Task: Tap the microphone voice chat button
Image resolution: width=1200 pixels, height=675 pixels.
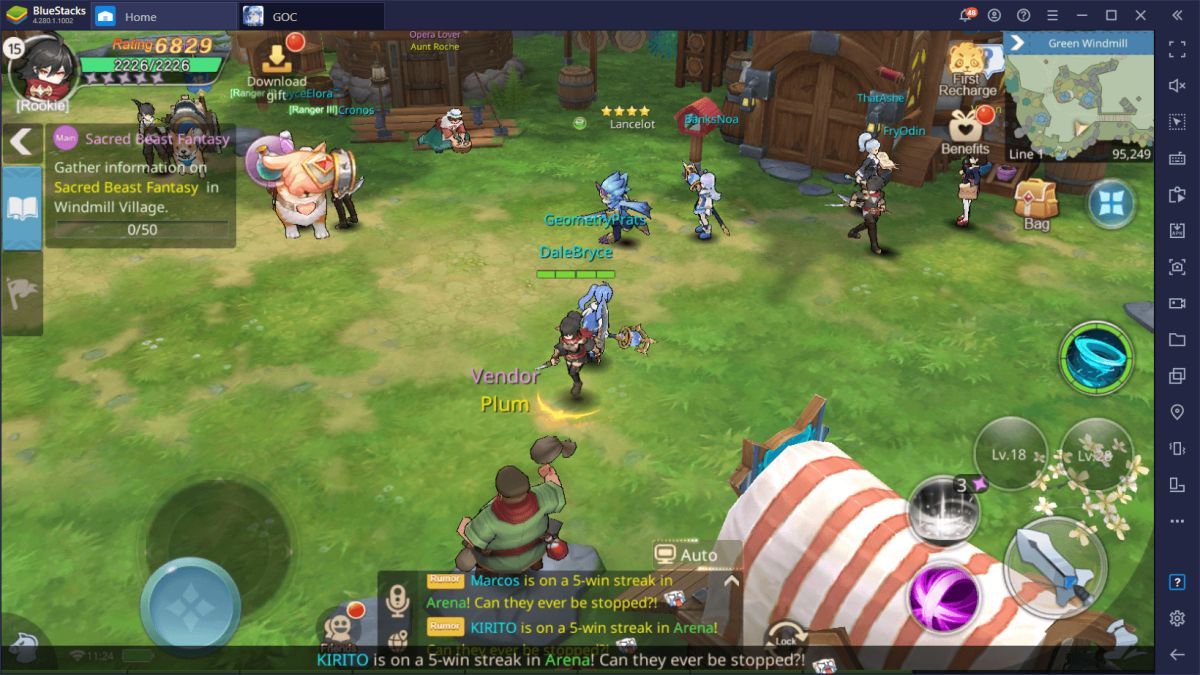Action: pyautogui.click(x=398, y=600)
